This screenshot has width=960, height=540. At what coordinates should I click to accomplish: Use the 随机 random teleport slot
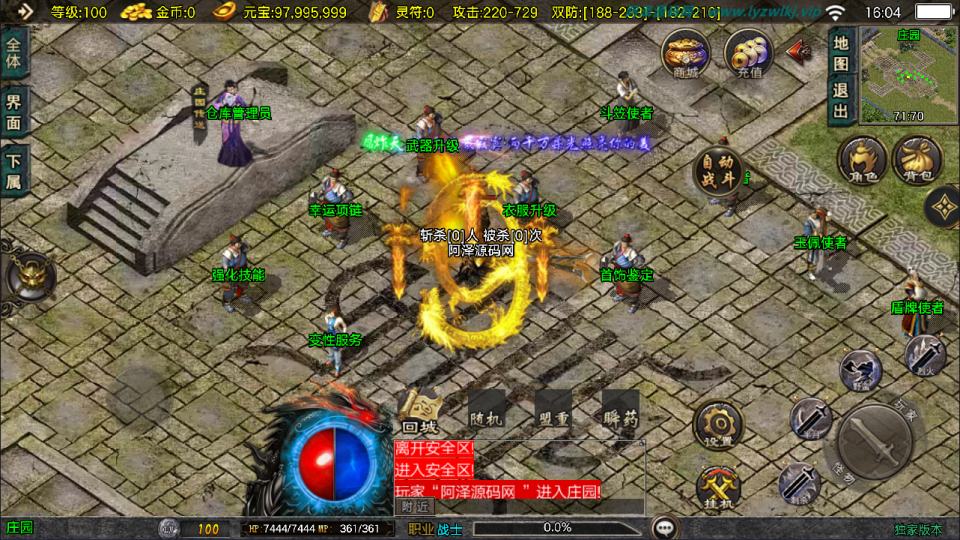pyautogui.click(x=487, y=410)
